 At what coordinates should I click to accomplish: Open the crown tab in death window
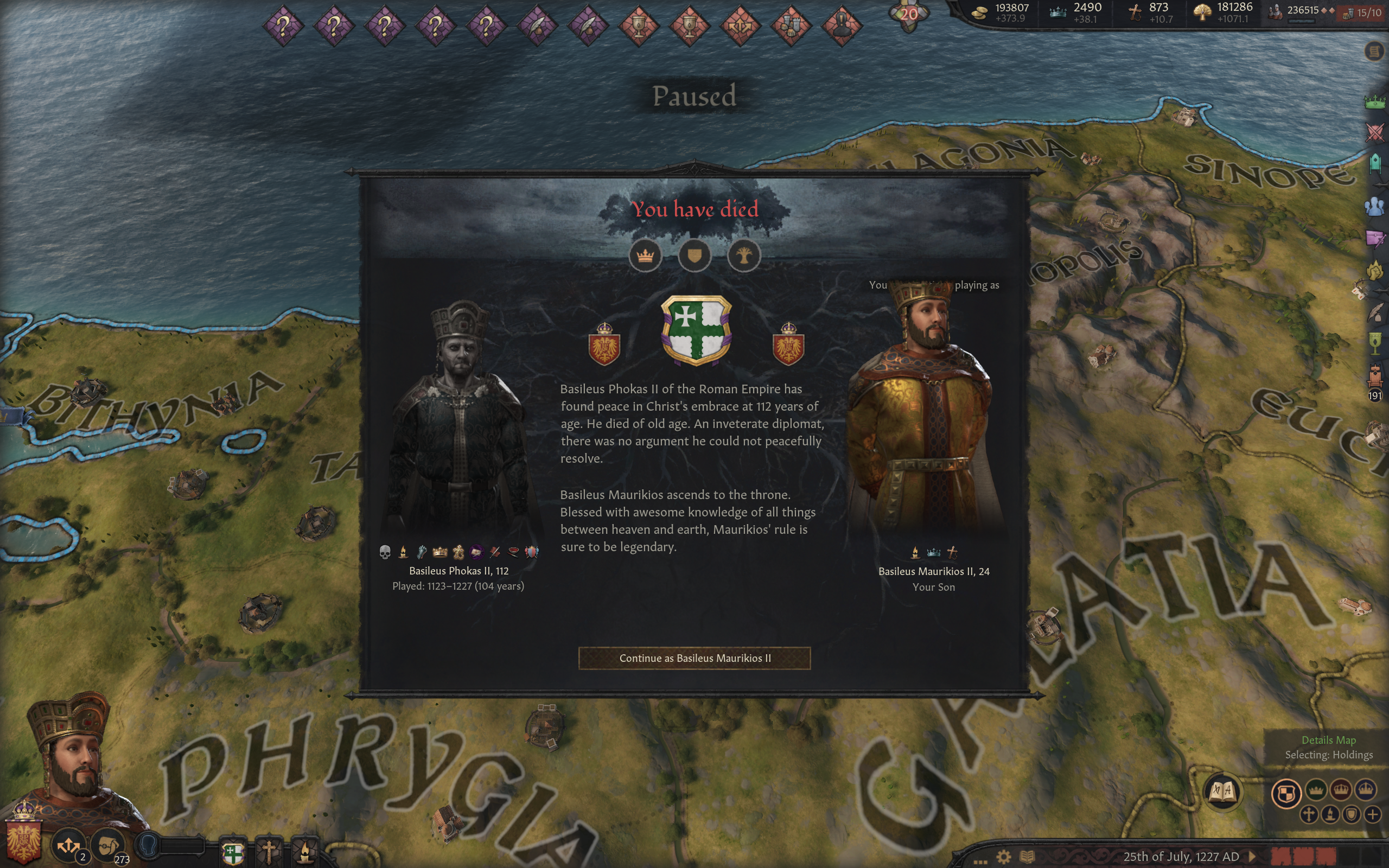(645, 256)
